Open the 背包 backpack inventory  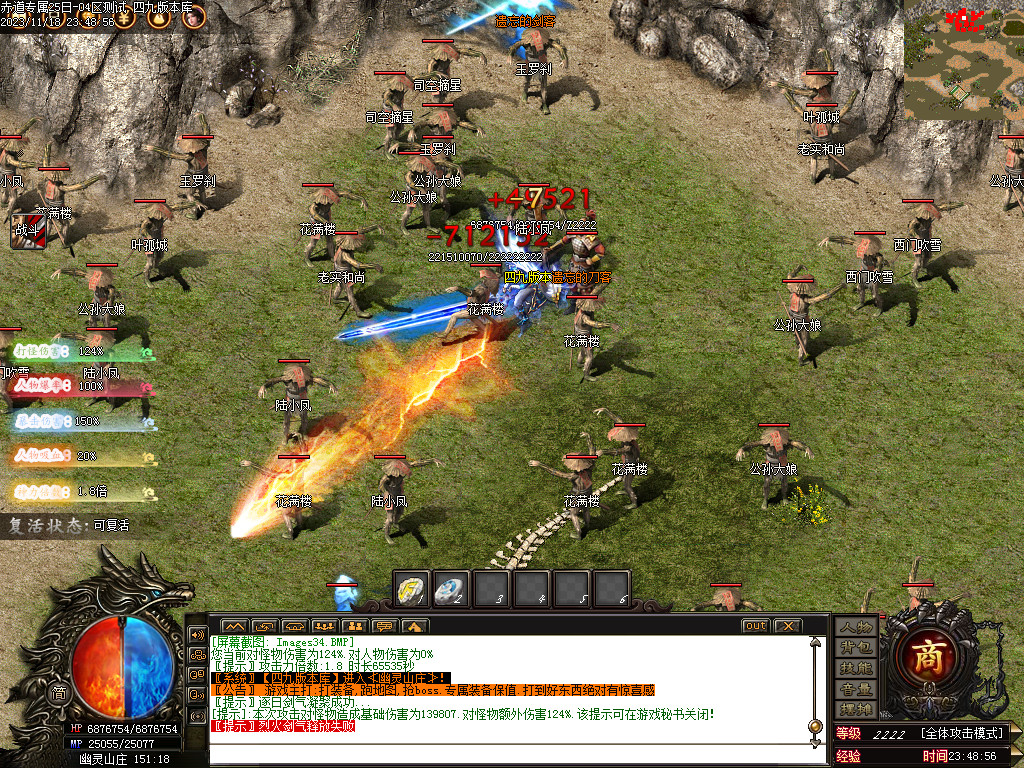[x=857, y=647]
